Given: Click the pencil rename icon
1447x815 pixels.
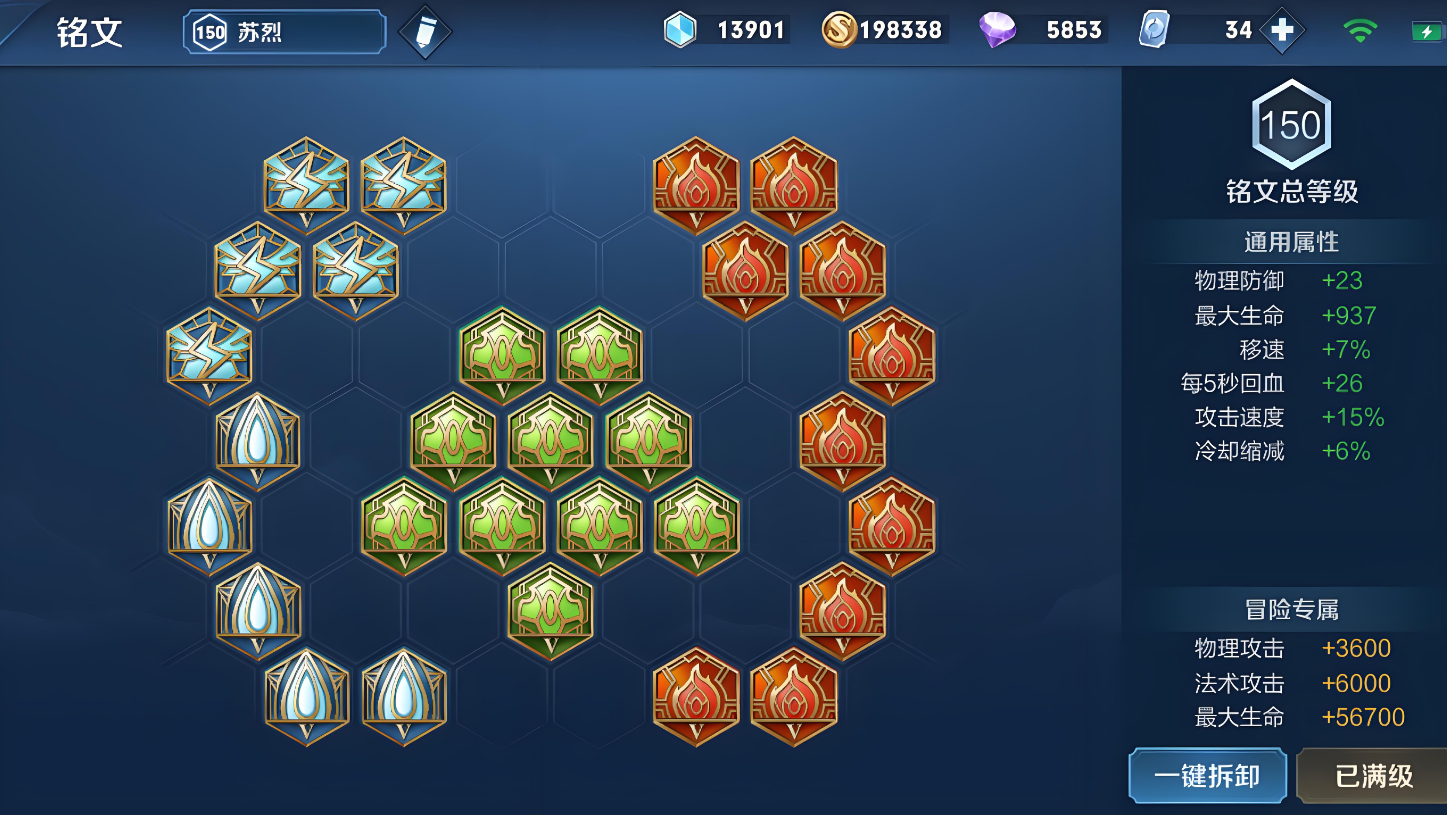Looking at the screenshot, I should [425, 32].
